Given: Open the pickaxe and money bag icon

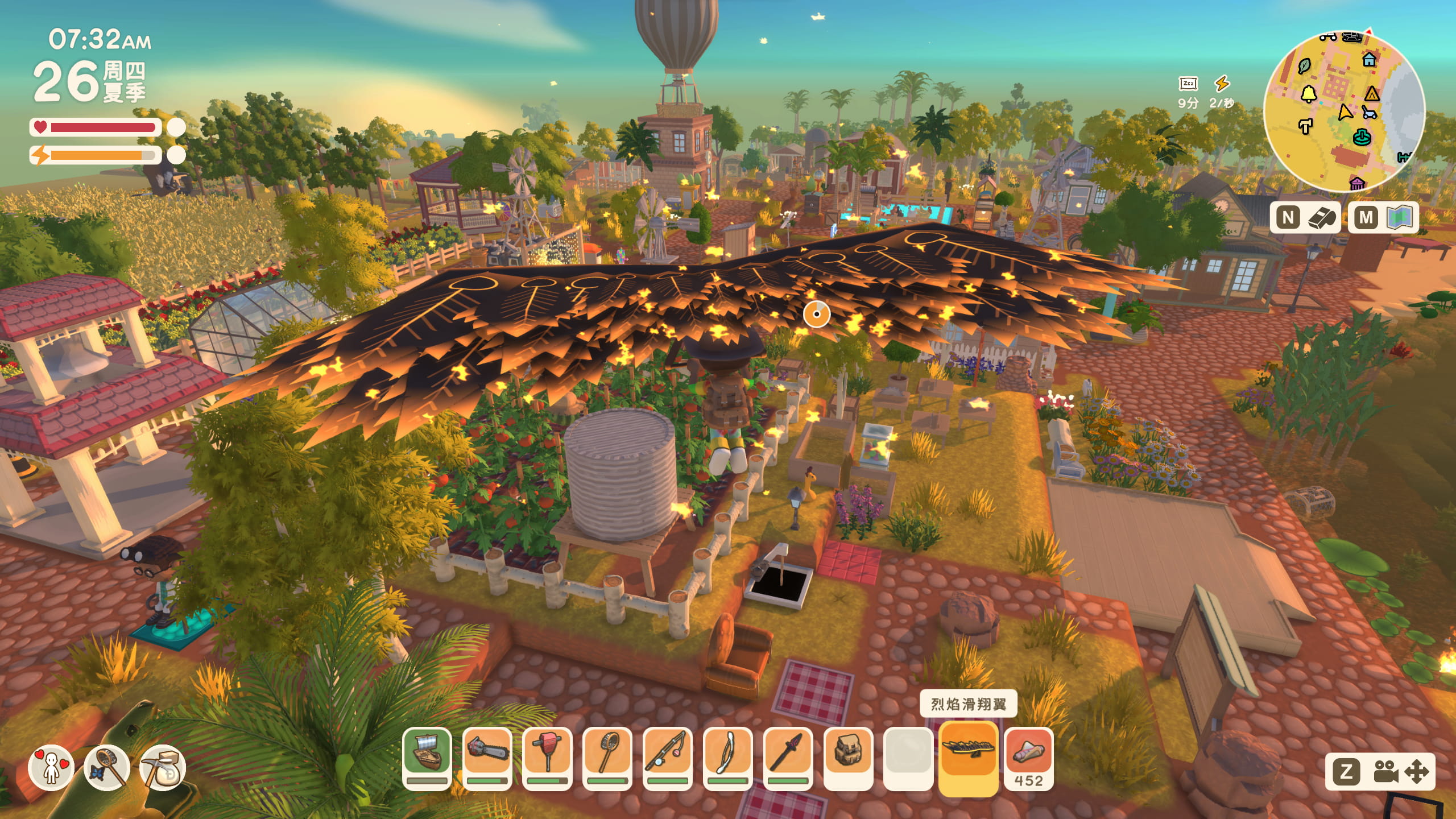Looking at the screenshot, I should pos(163,768).
